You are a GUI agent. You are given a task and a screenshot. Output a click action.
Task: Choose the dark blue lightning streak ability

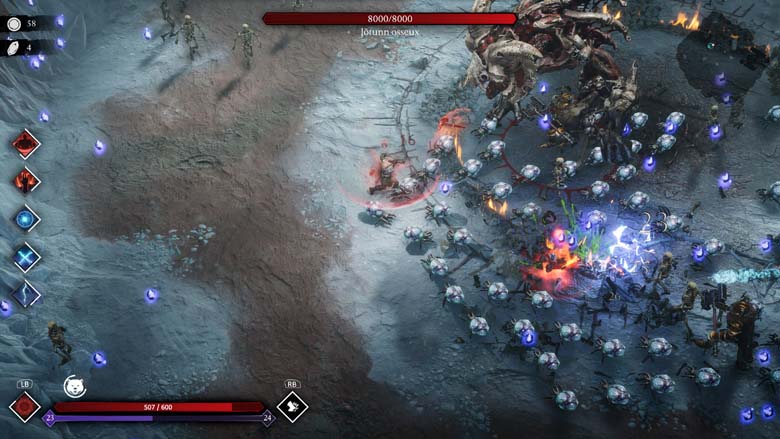(x=26, y=294)
